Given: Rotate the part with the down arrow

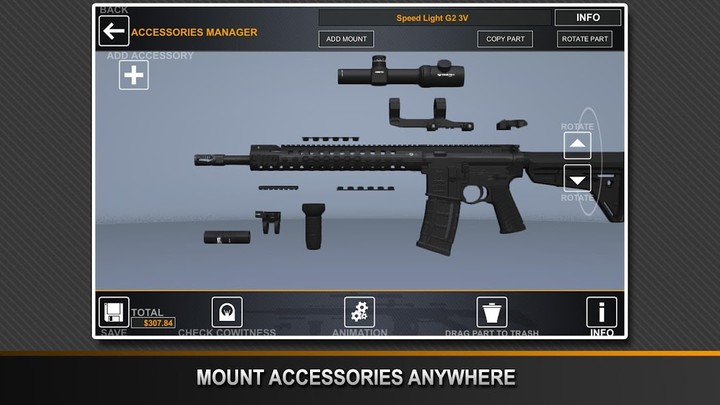Looking at the screenshot, I should pyautogui.click(x=577, y=178).
